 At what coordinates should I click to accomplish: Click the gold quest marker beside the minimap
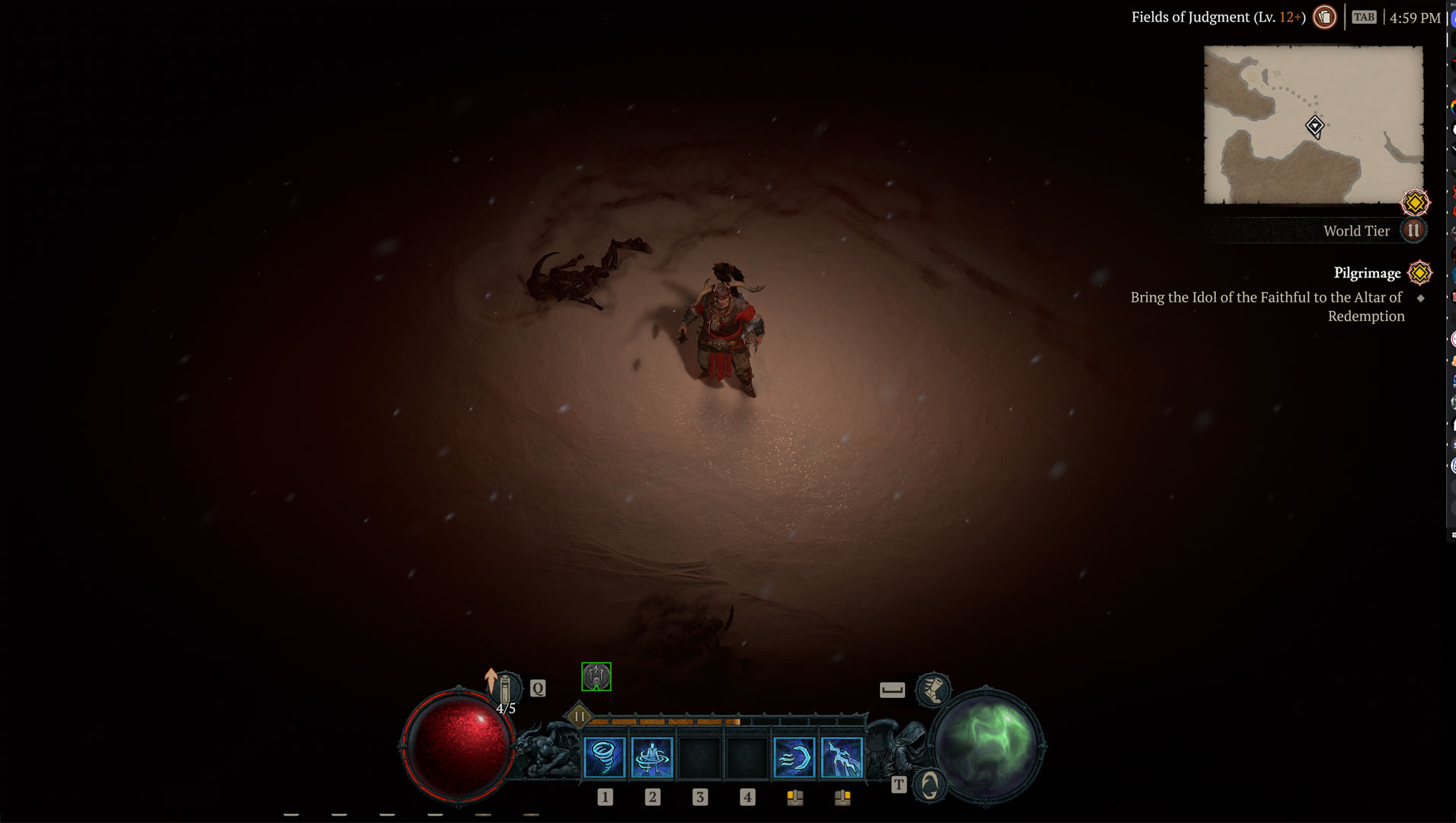pyautogui.click(x=1415, y=203)
